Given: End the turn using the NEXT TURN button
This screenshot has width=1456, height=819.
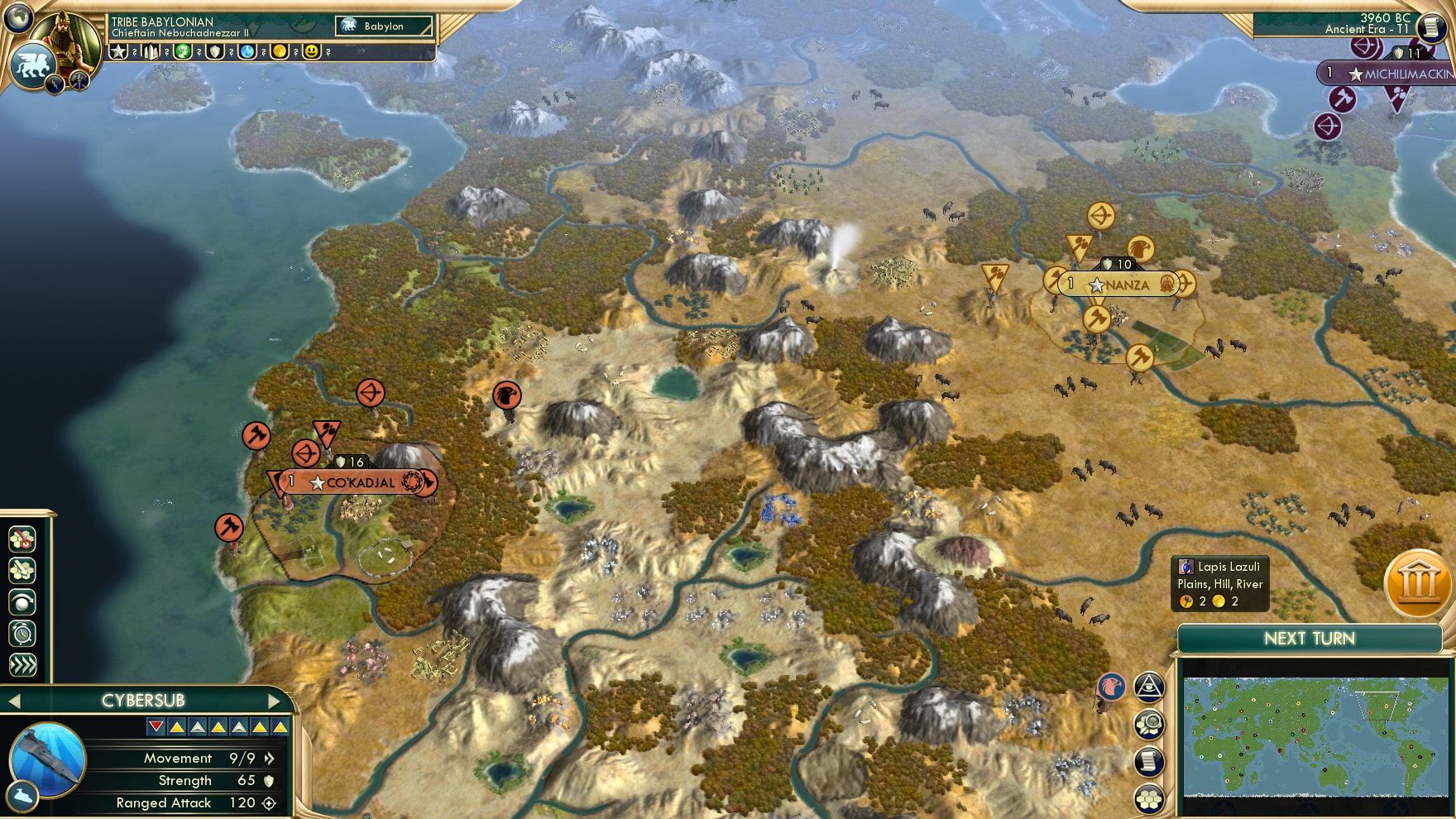Looking at the screenshot, I should tap(1308, 639).
